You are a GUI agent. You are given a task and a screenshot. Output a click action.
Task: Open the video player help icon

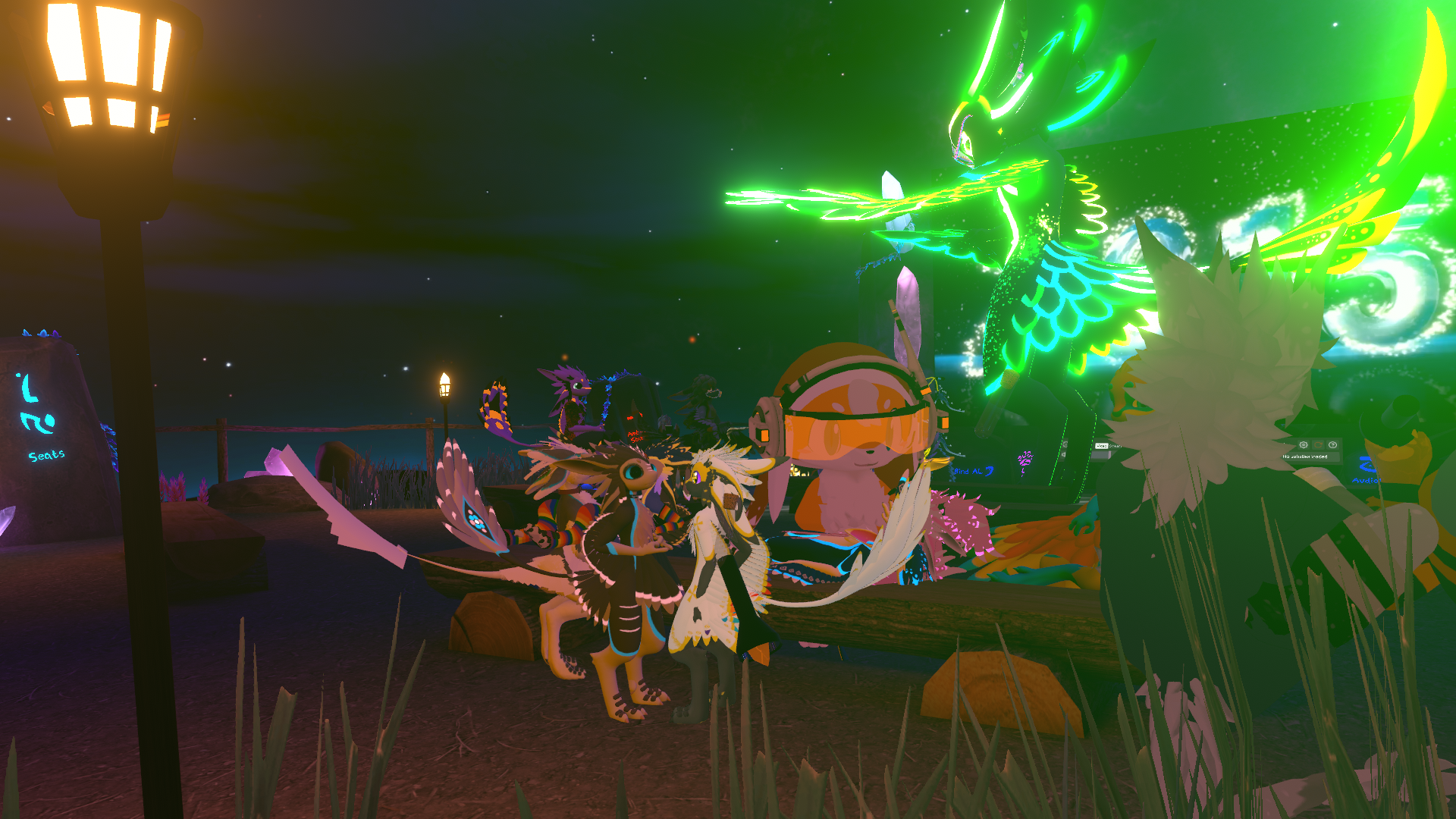[x=1332, y=445]
